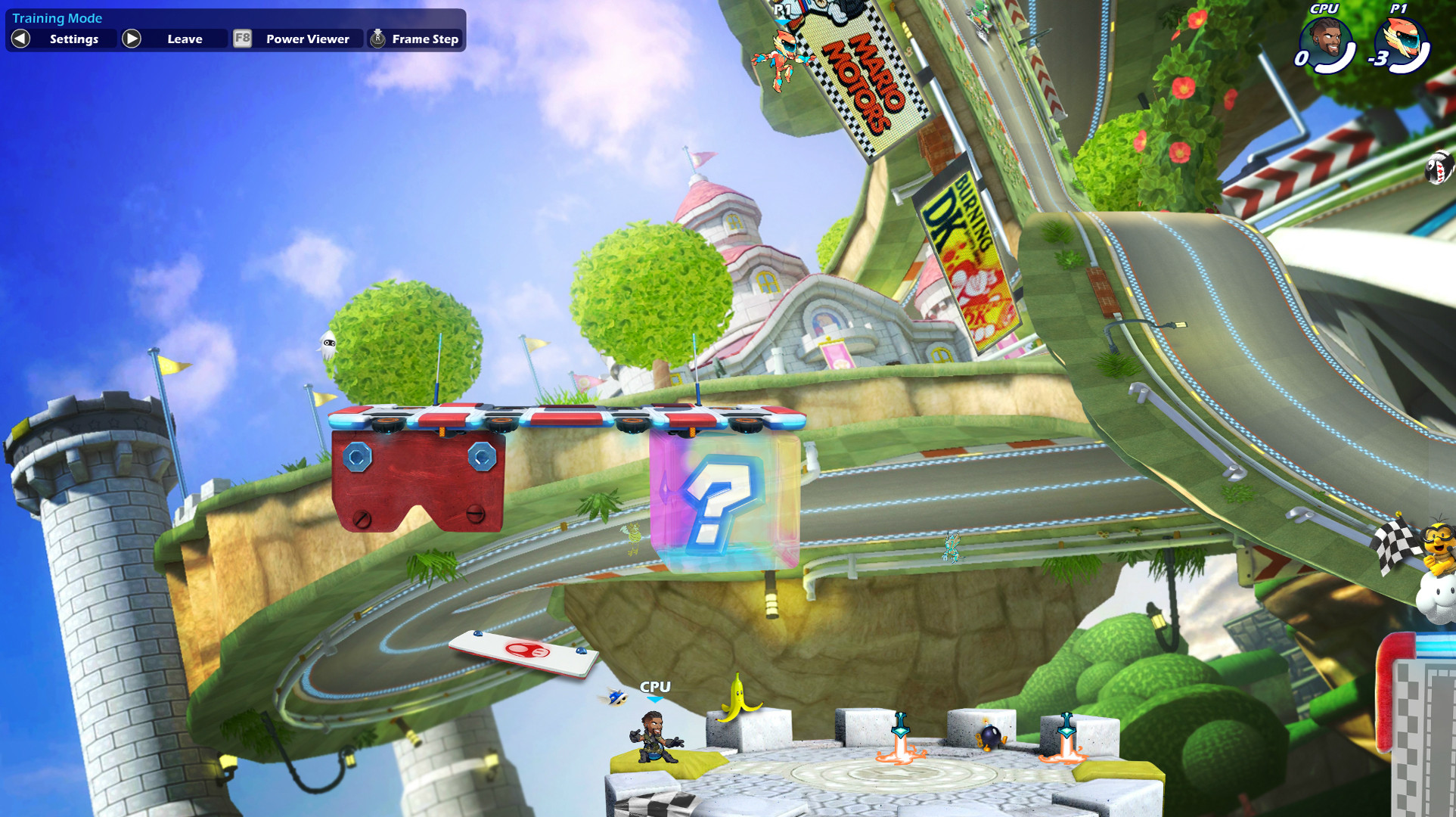1456x817 pixels.
Task: Click the R button icon next to Frame Step
Action: click(376, 39)
